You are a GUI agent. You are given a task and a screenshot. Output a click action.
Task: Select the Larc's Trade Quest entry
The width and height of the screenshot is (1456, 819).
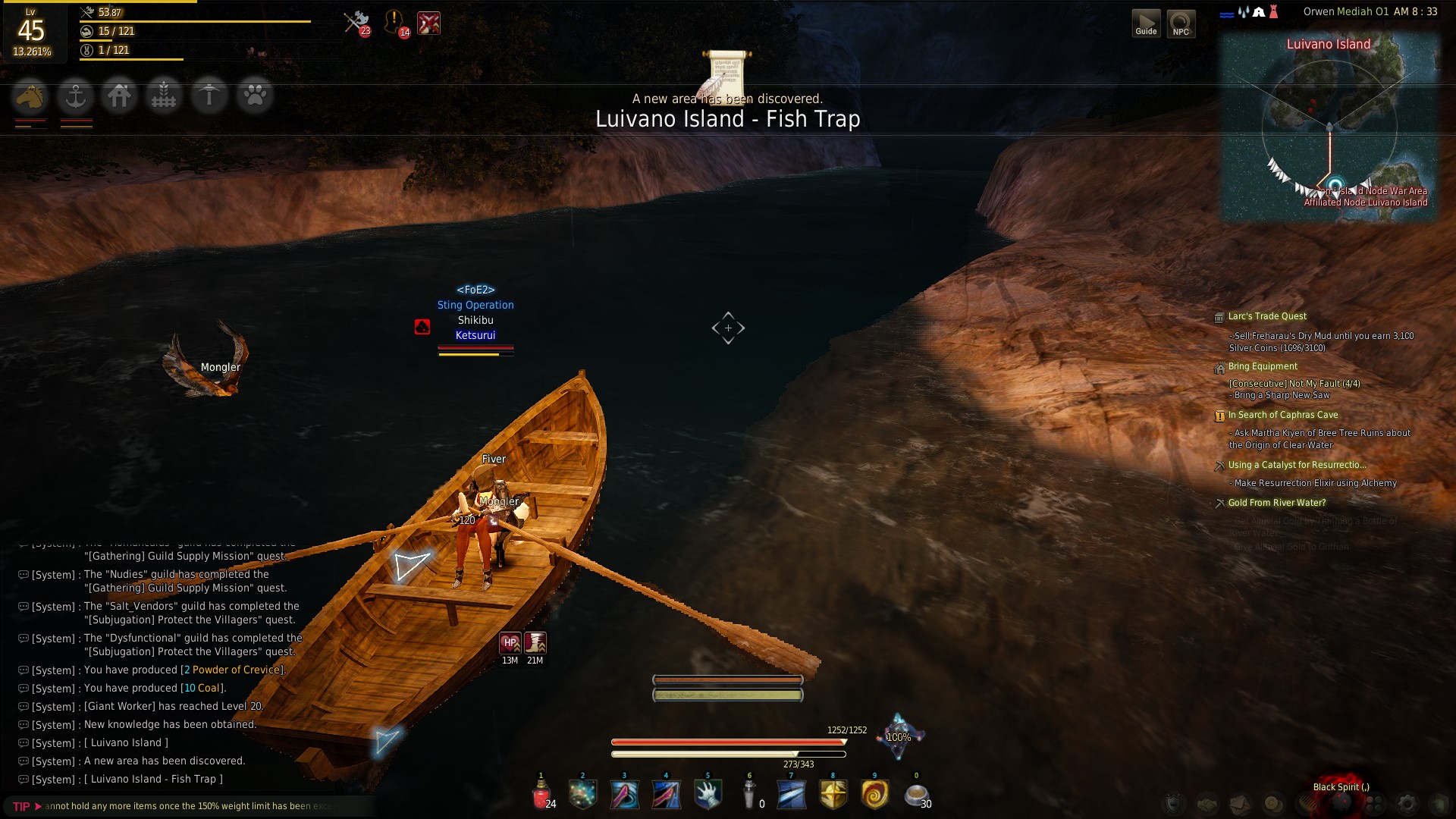(1267, 316)
